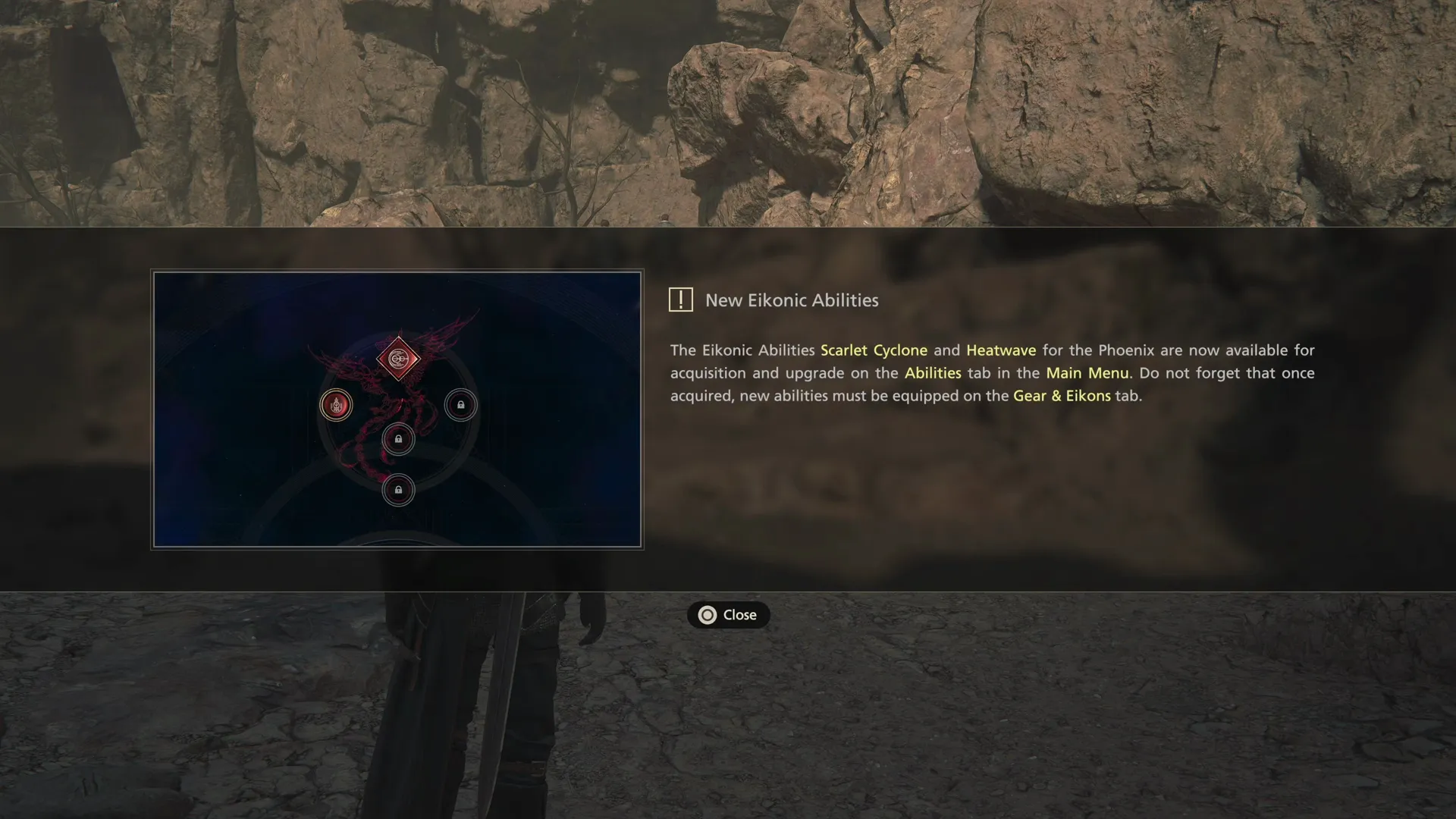
Task: Switch to the Abilities tab
Action: 933,373
